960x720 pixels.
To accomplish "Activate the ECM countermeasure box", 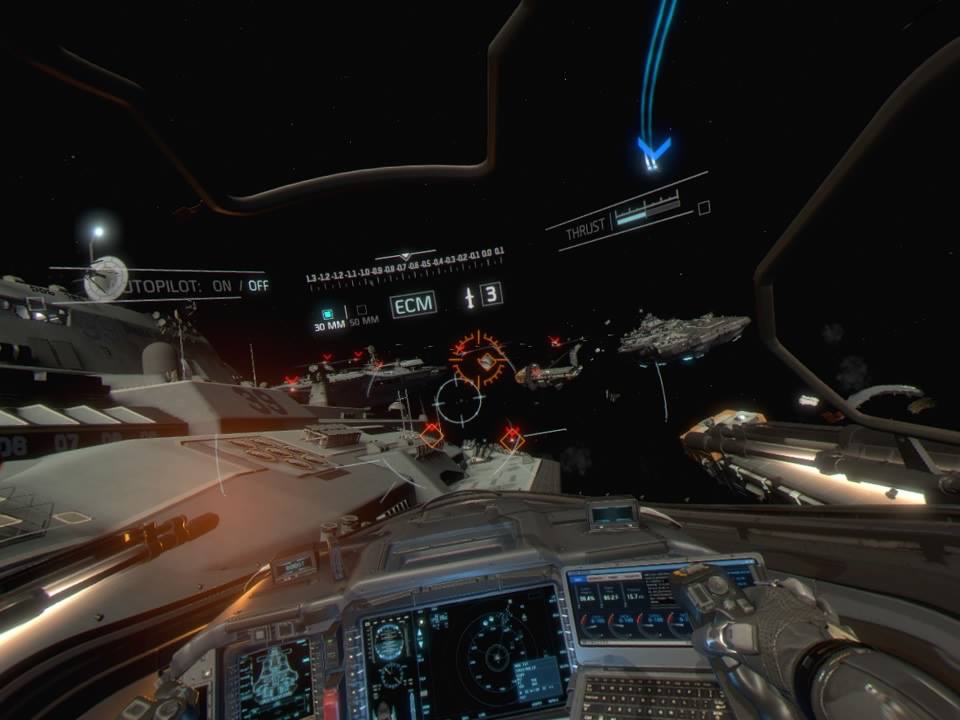I will pyautogui.click(x=413, y=304).
